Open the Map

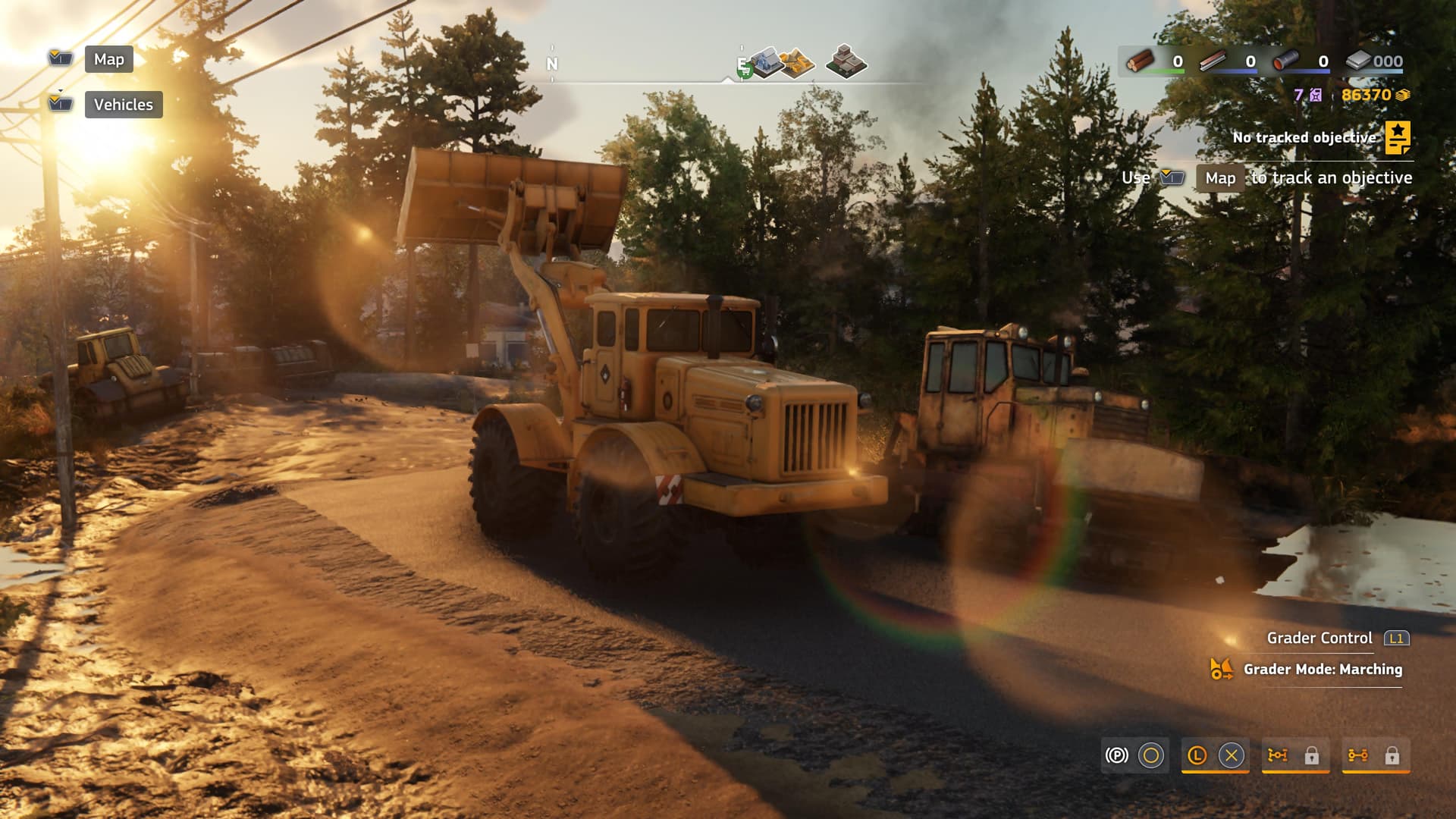point(108,59)
